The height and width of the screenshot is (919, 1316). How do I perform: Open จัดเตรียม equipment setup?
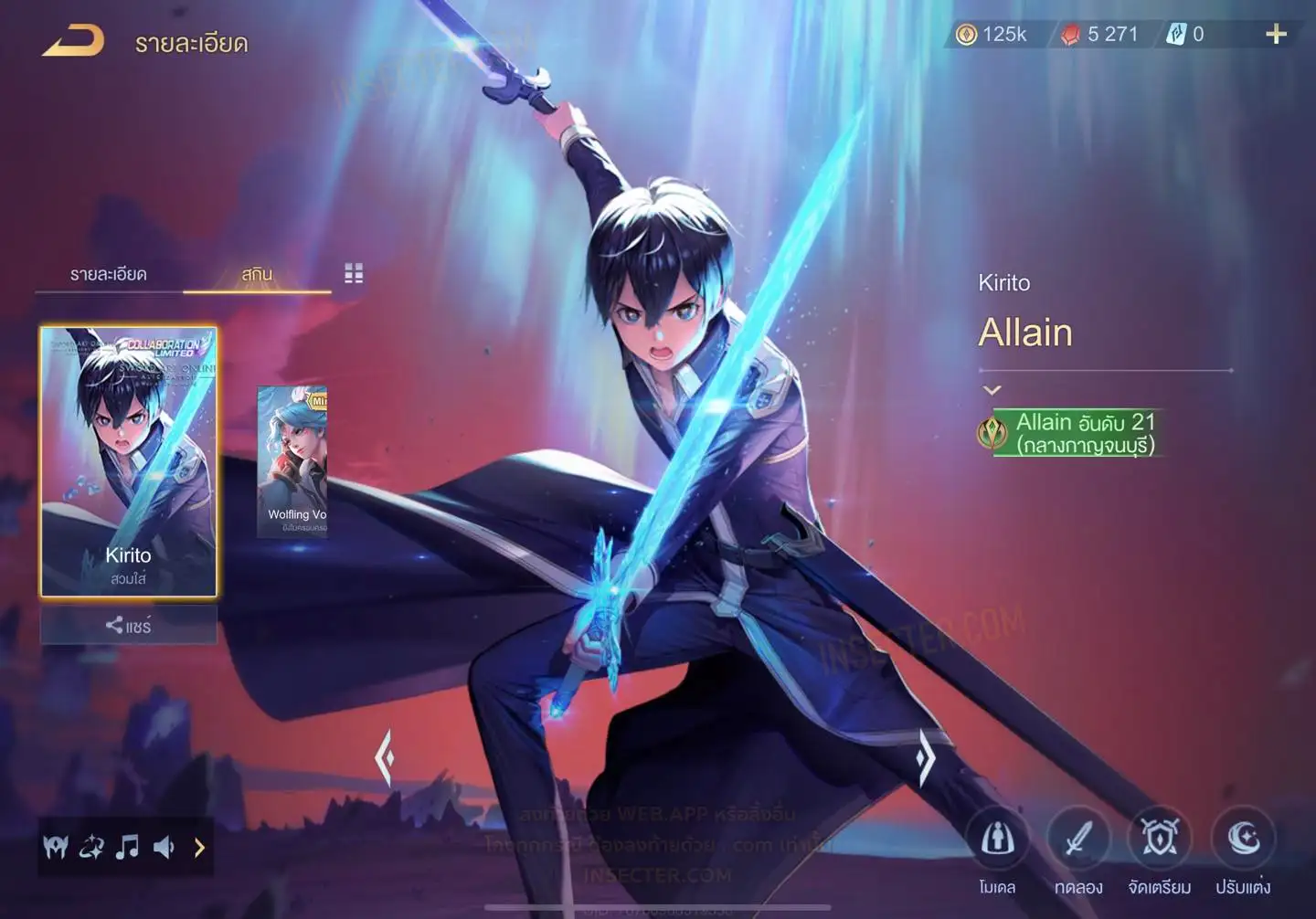(x=1160, y=839)
